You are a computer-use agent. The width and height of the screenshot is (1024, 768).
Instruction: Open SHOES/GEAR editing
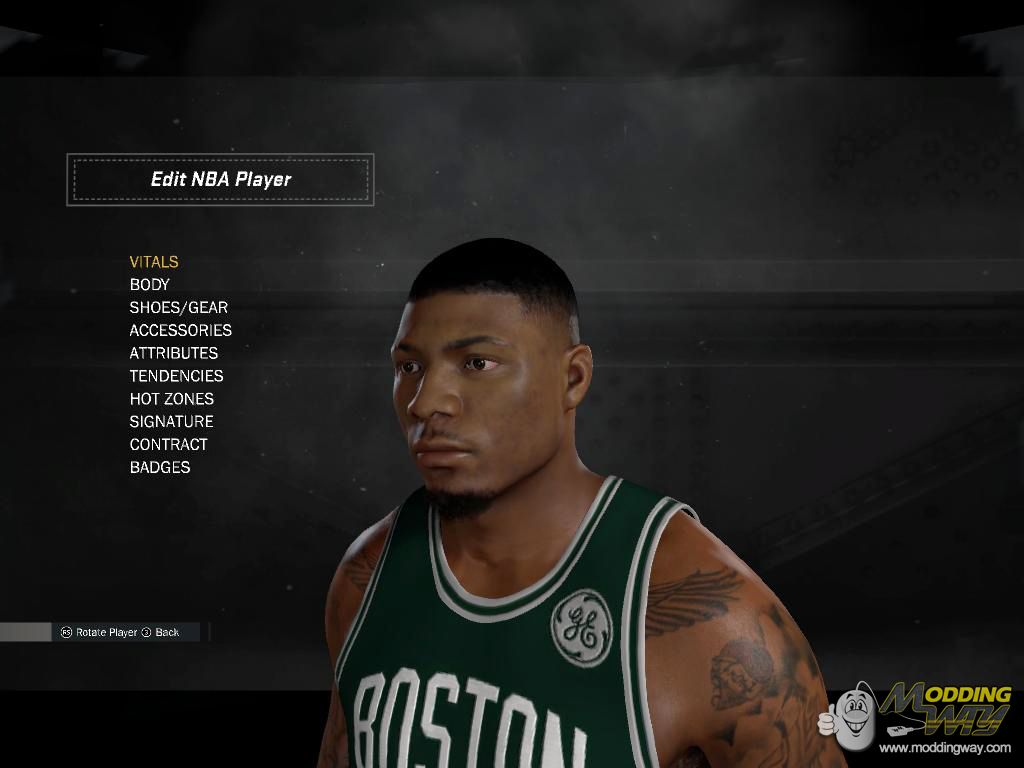click(179, 308)
